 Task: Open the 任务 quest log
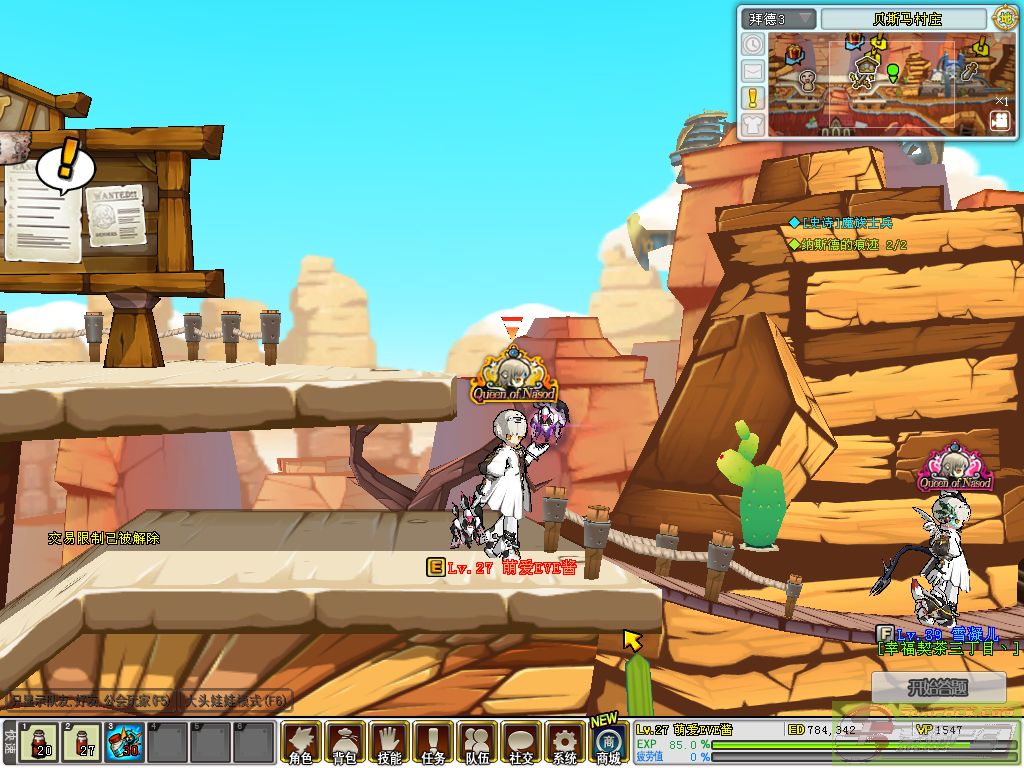click(433, 743)
